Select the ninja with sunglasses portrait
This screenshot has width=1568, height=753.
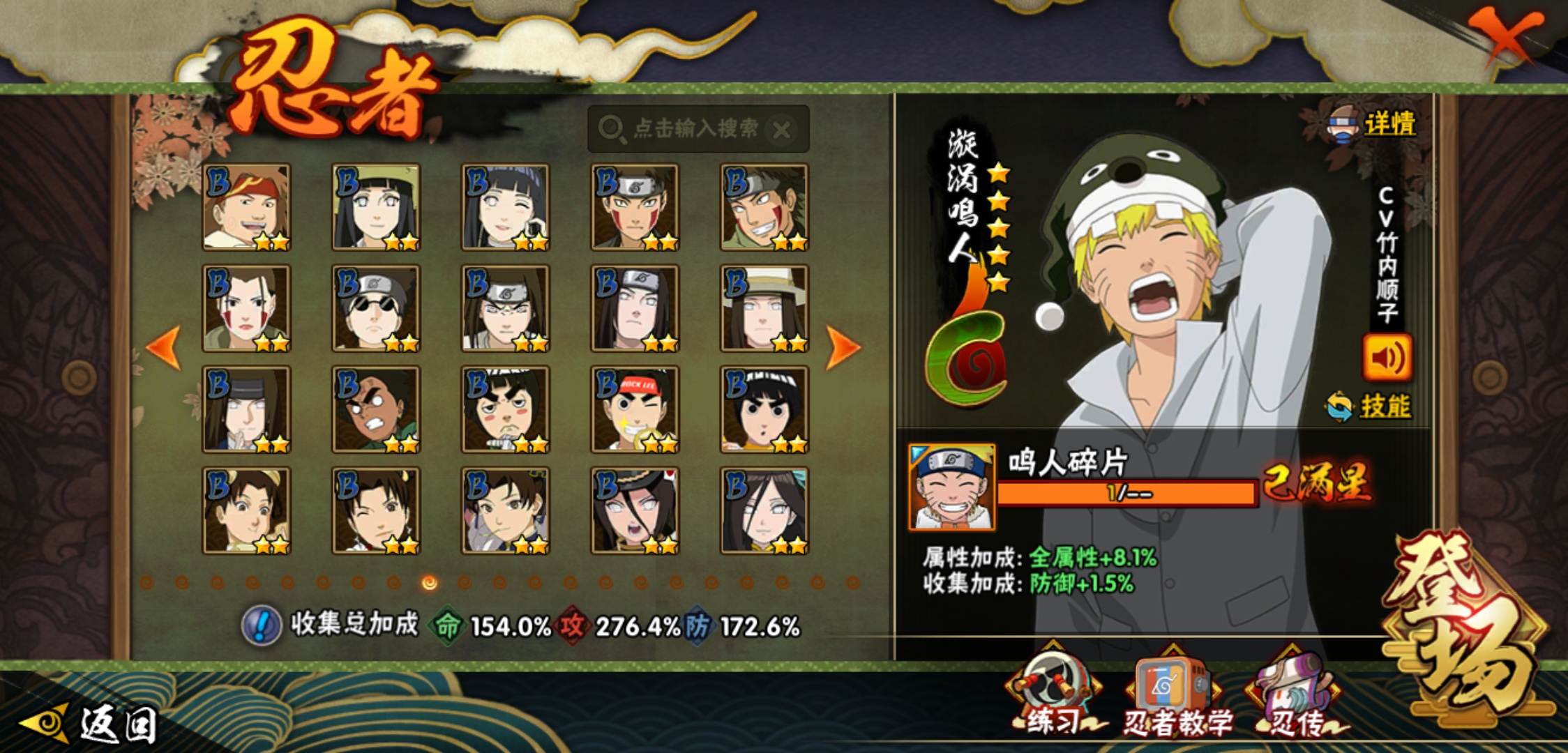[x=376, y=308]
